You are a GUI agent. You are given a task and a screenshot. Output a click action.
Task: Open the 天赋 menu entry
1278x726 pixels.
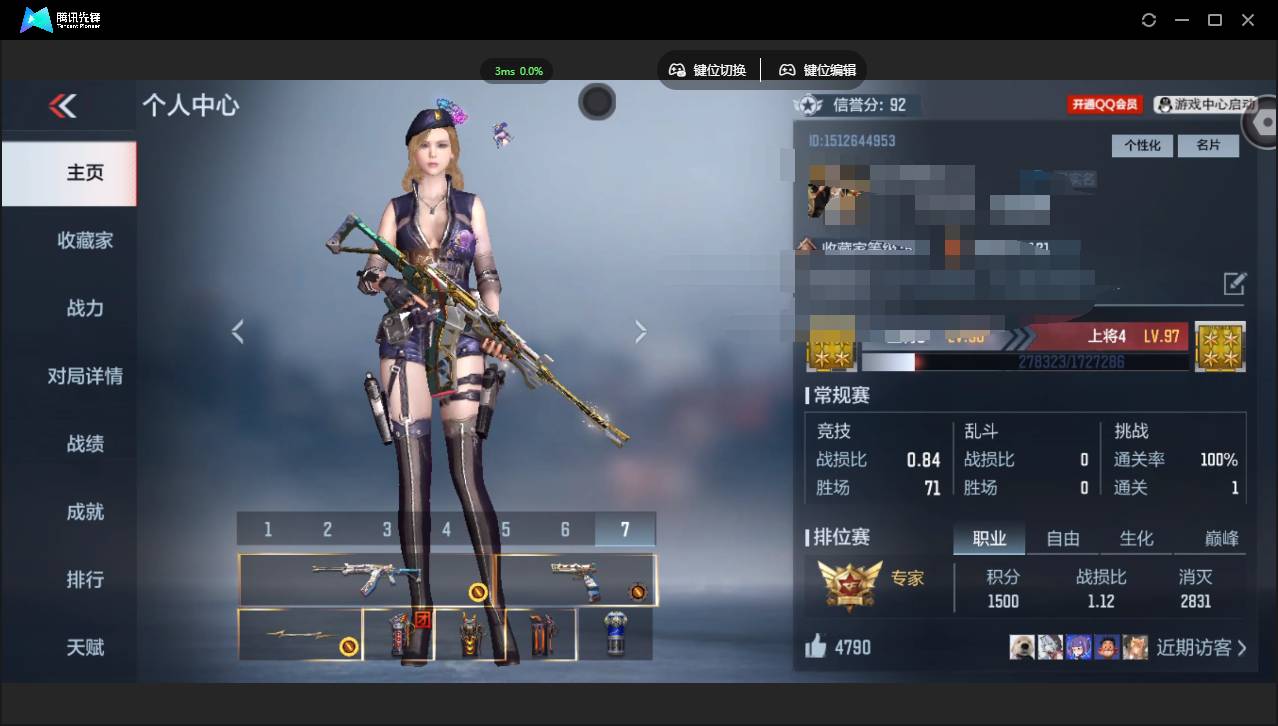(x=85, y=647)
